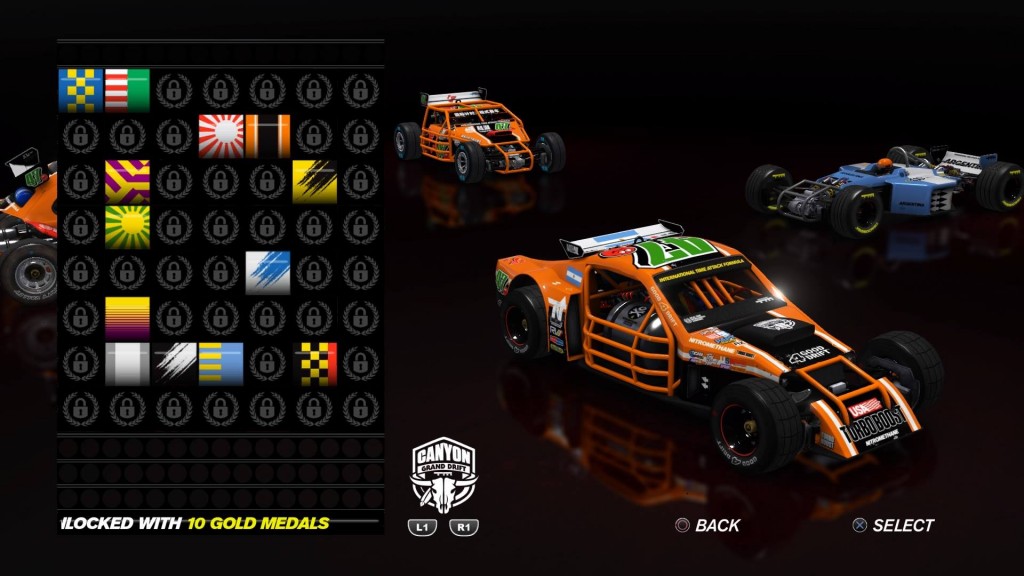Choose the purple and yellow zigzag skin
The width and height of the screenshot is (1024, 576).
point(127,182)
